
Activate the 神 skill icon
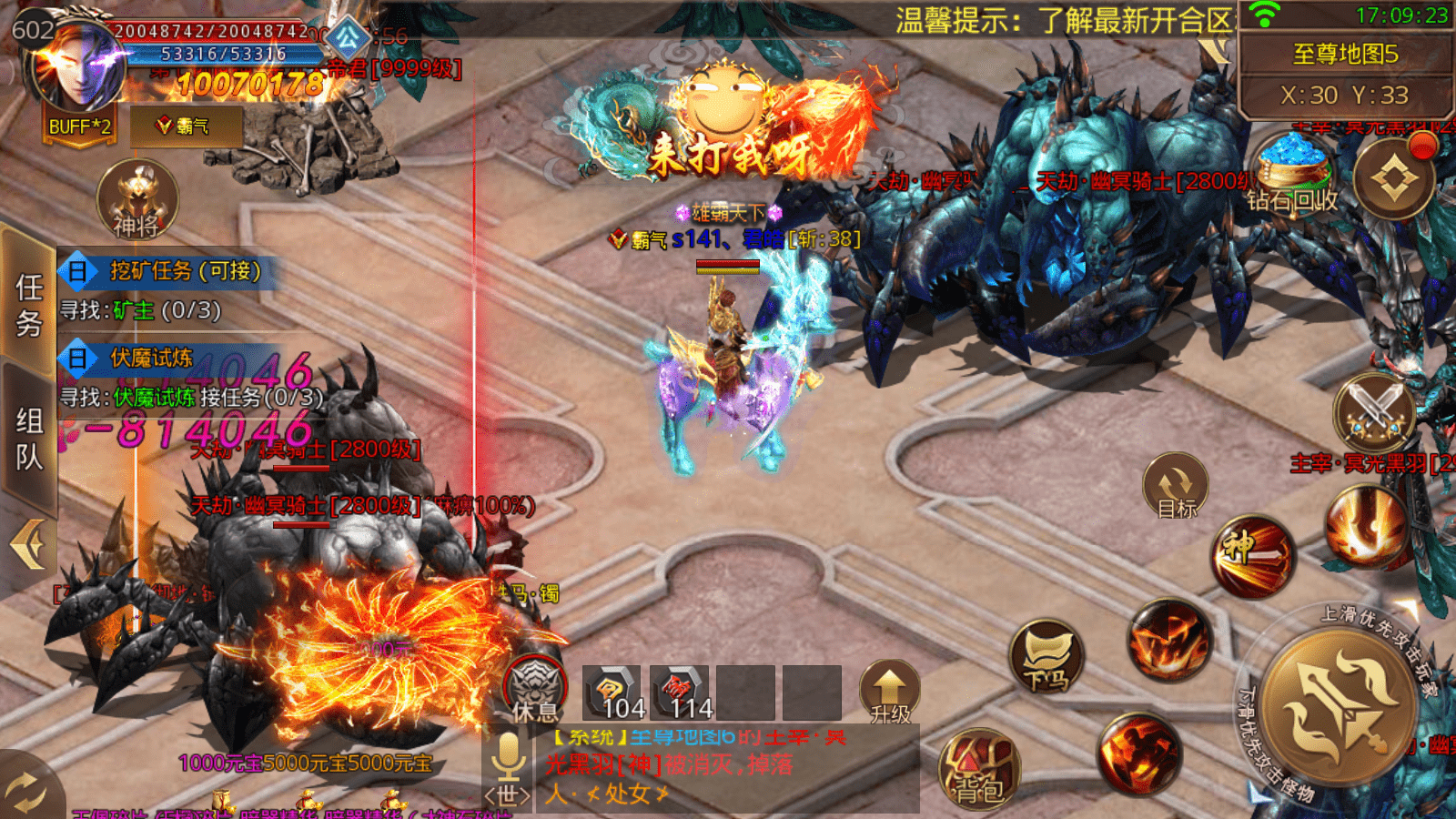point(1252,556)
